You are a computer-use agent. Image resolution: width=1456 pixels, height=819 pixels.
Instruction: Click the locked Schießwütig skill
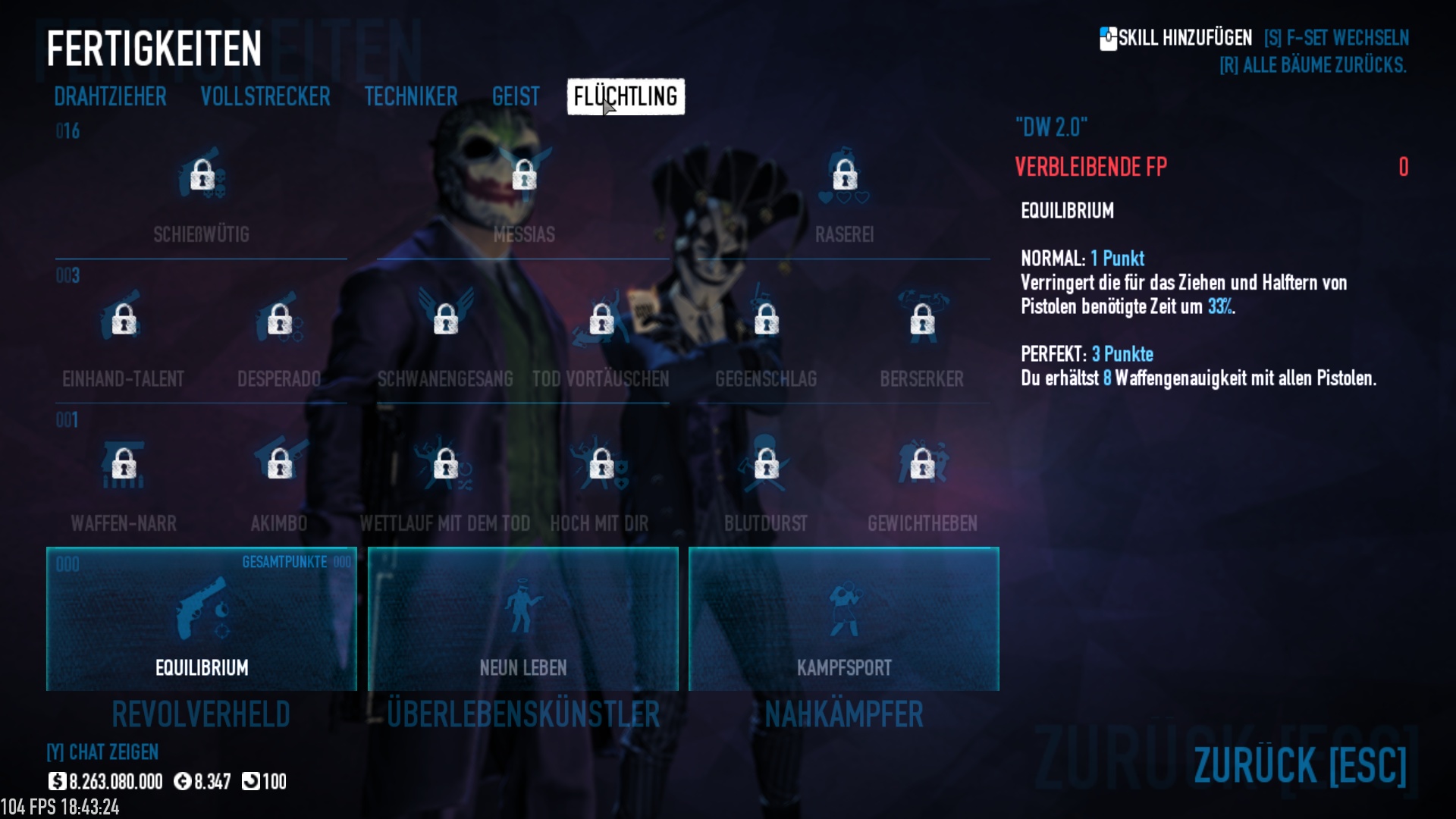coord(202,176)
